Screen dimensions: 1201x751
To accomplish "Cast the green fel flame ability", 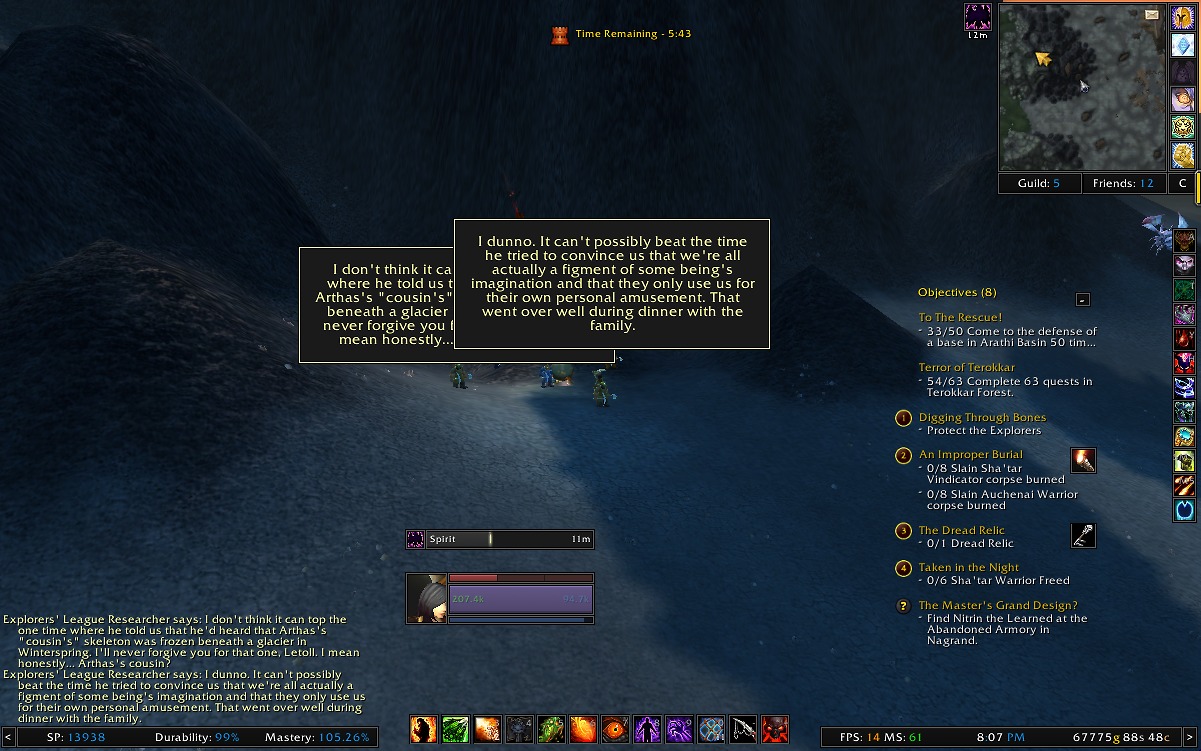I will click(551, 730).
